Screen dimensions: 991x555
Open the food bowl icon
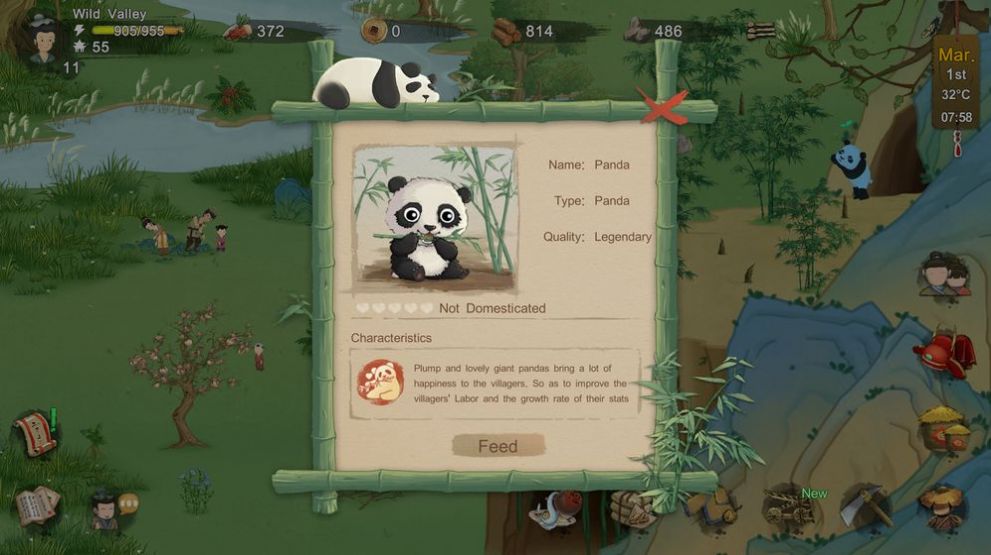[x=556, y=509]
